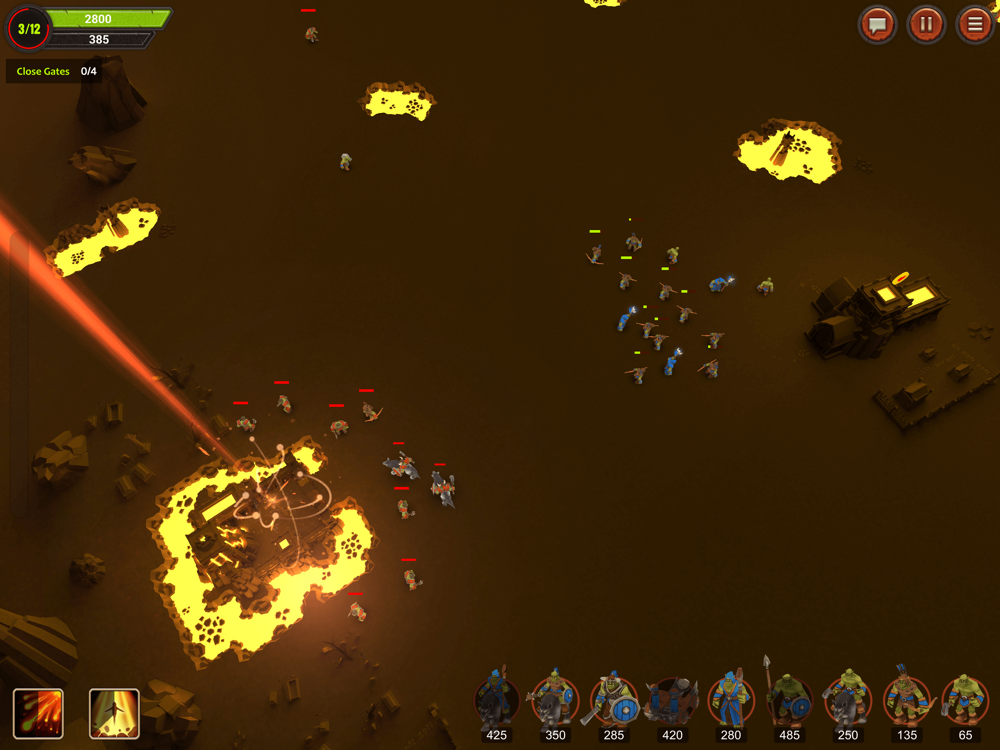This screenshot has height=750, width=1000.
Task: Choose the catapult unit costing 420
Action: [x=672, y=700]
